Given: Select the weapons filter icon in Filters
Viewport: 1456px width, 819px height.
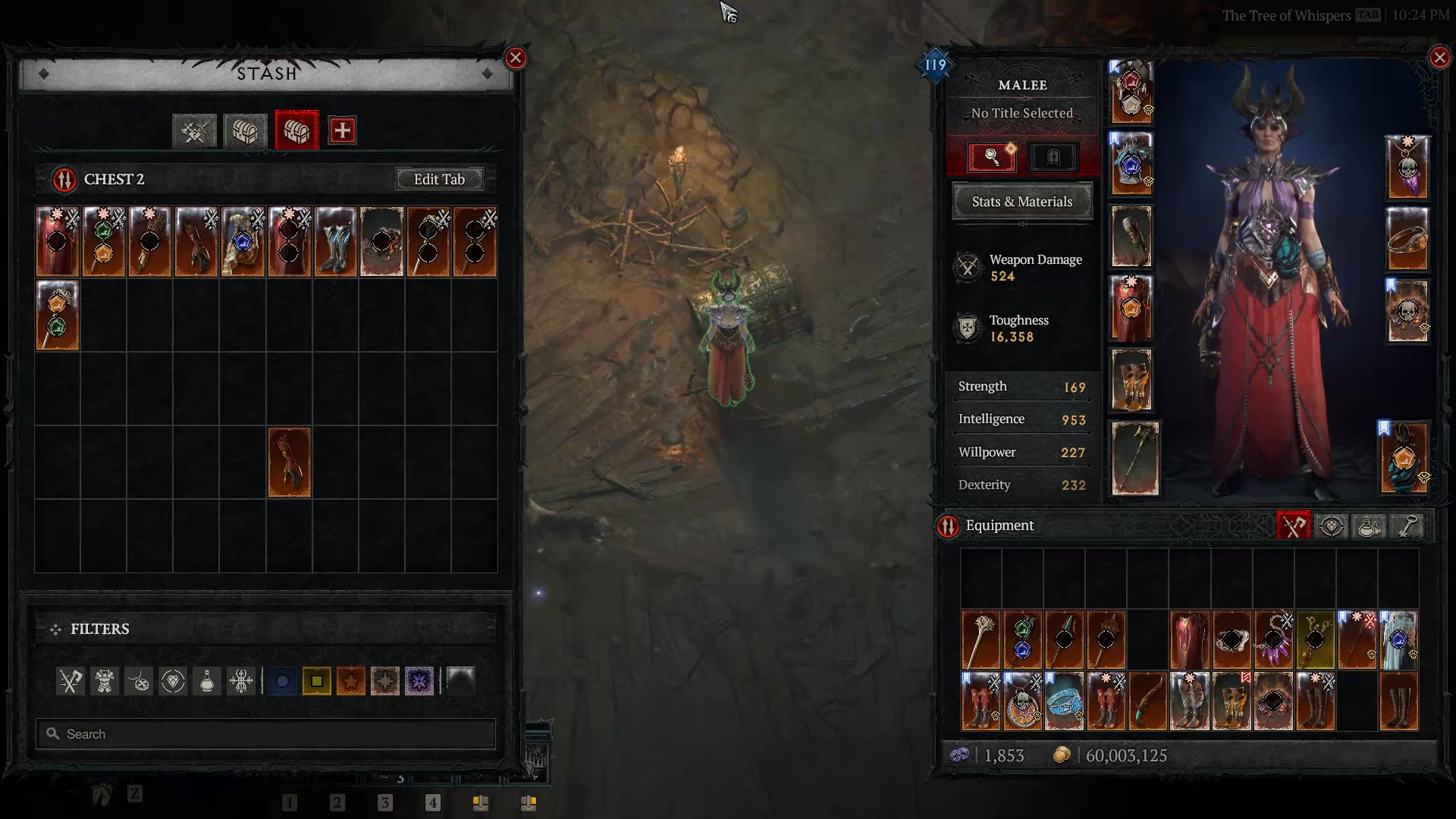Looking at the screenshot, I should pyautogui.click(x=71, y=681).
